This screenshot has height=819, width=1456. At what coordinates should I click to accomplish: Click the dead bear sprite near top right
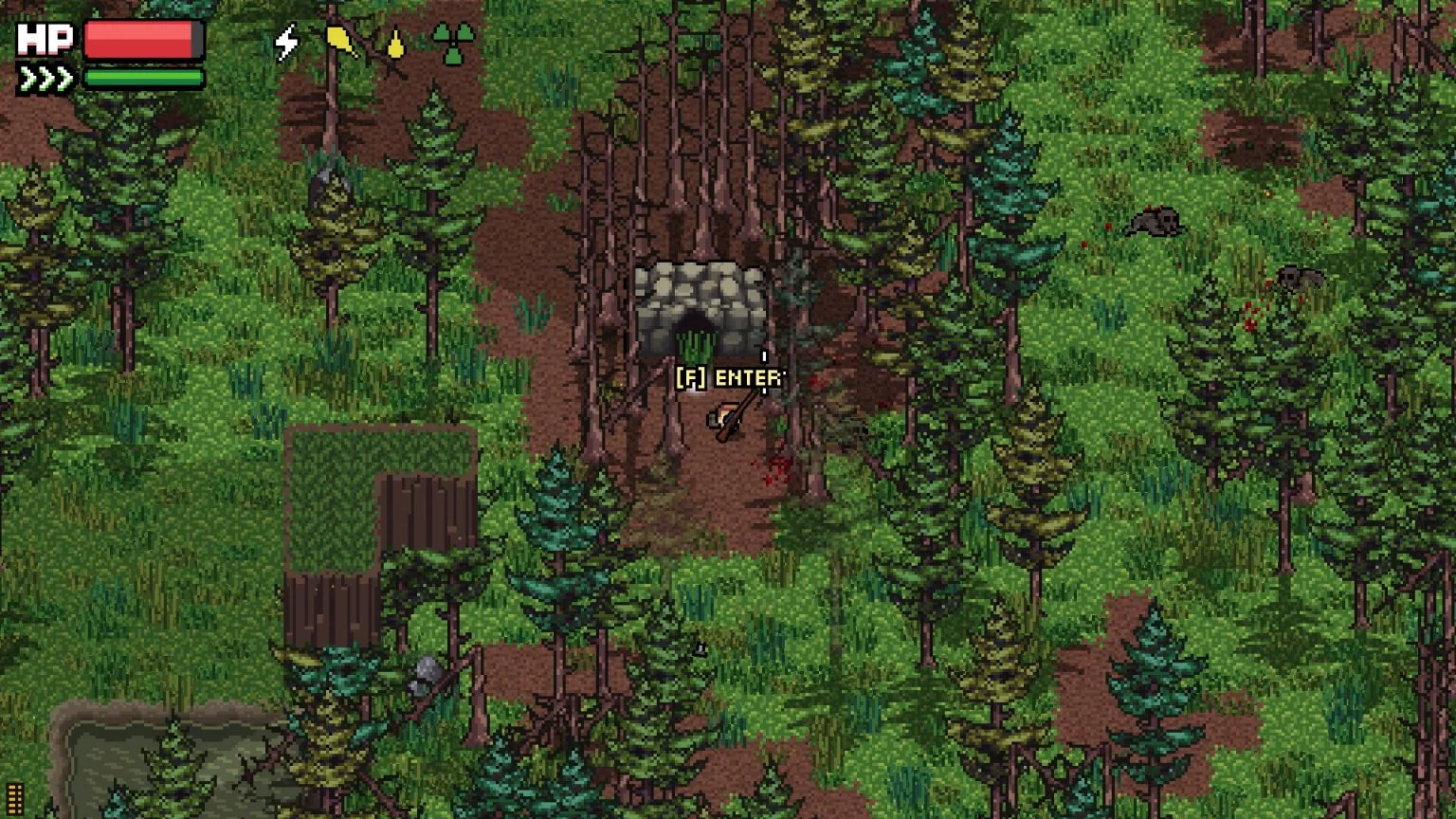click(1155, 223)
